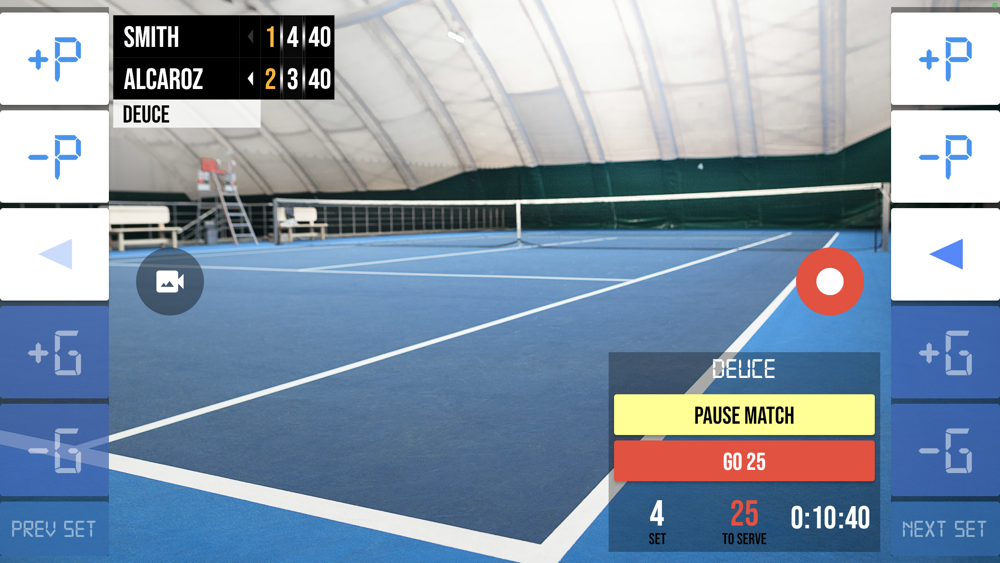Select the faded pale server arrow
Image resolution: width=1000 pixels, height=563 pixels.
coord(54,254)
